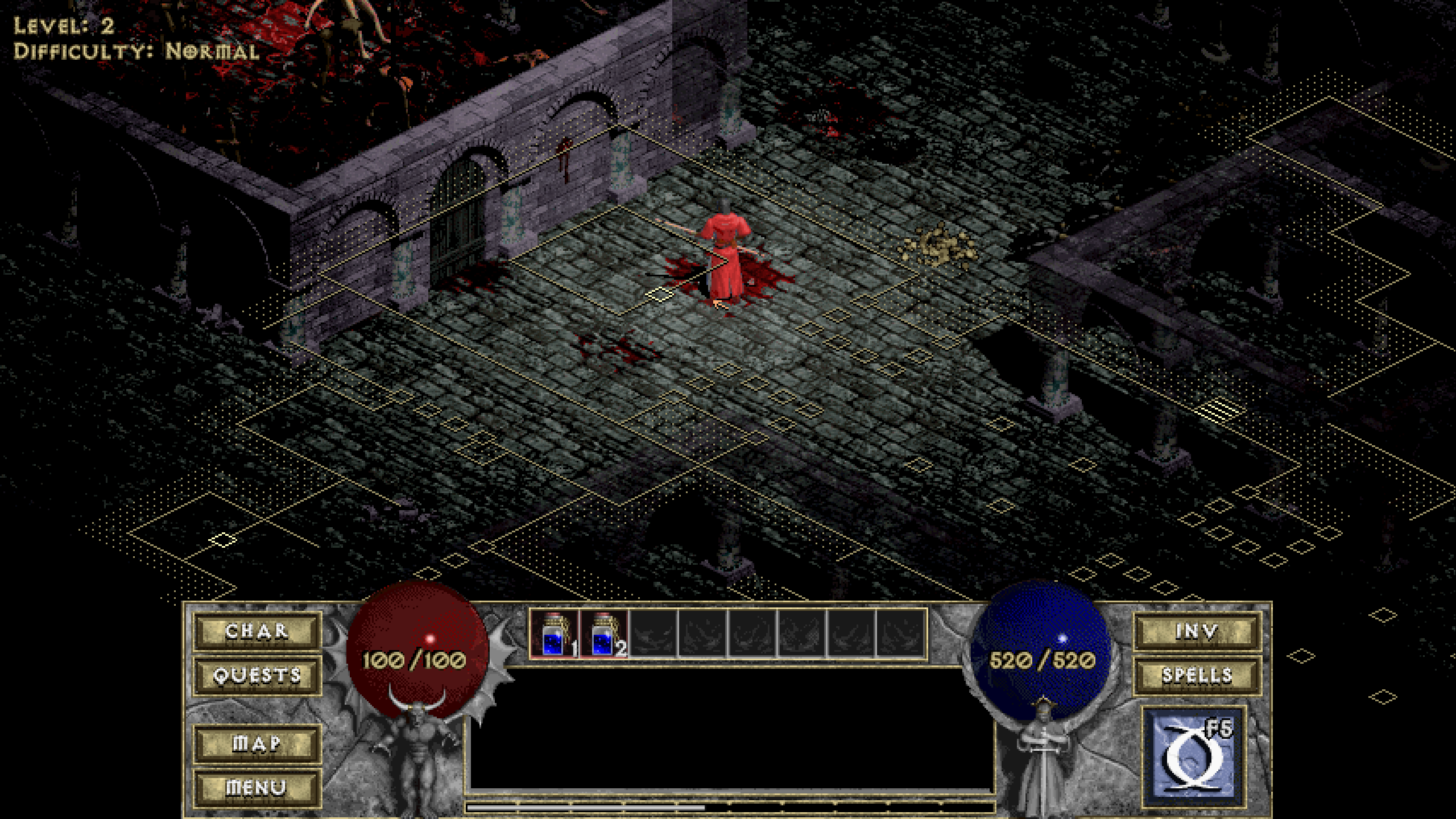Open the CHAR character sheet
This screenshot has width=1456, height=819.
coord(257,631)
